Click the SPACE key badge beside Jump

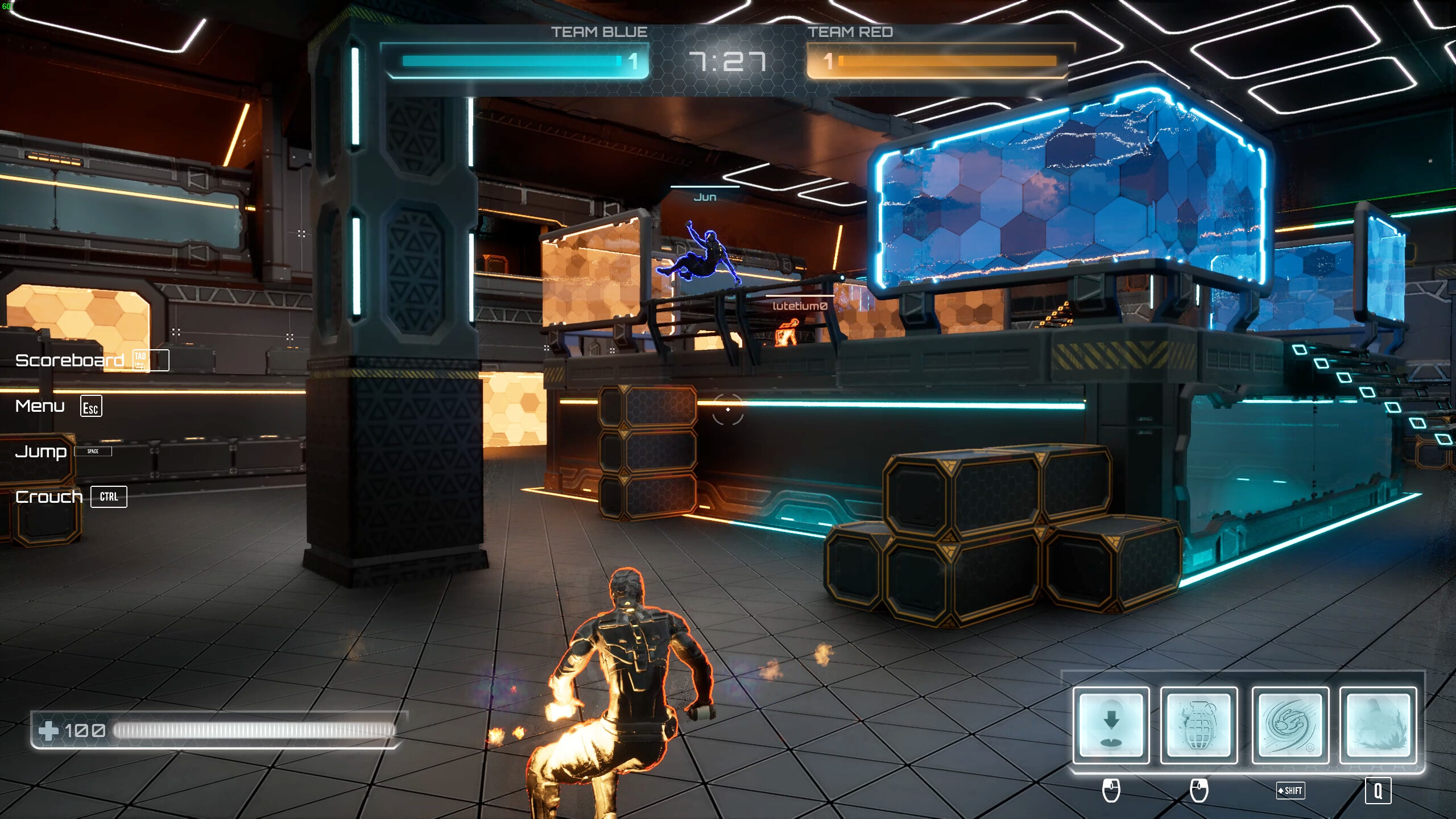(94, 451)
